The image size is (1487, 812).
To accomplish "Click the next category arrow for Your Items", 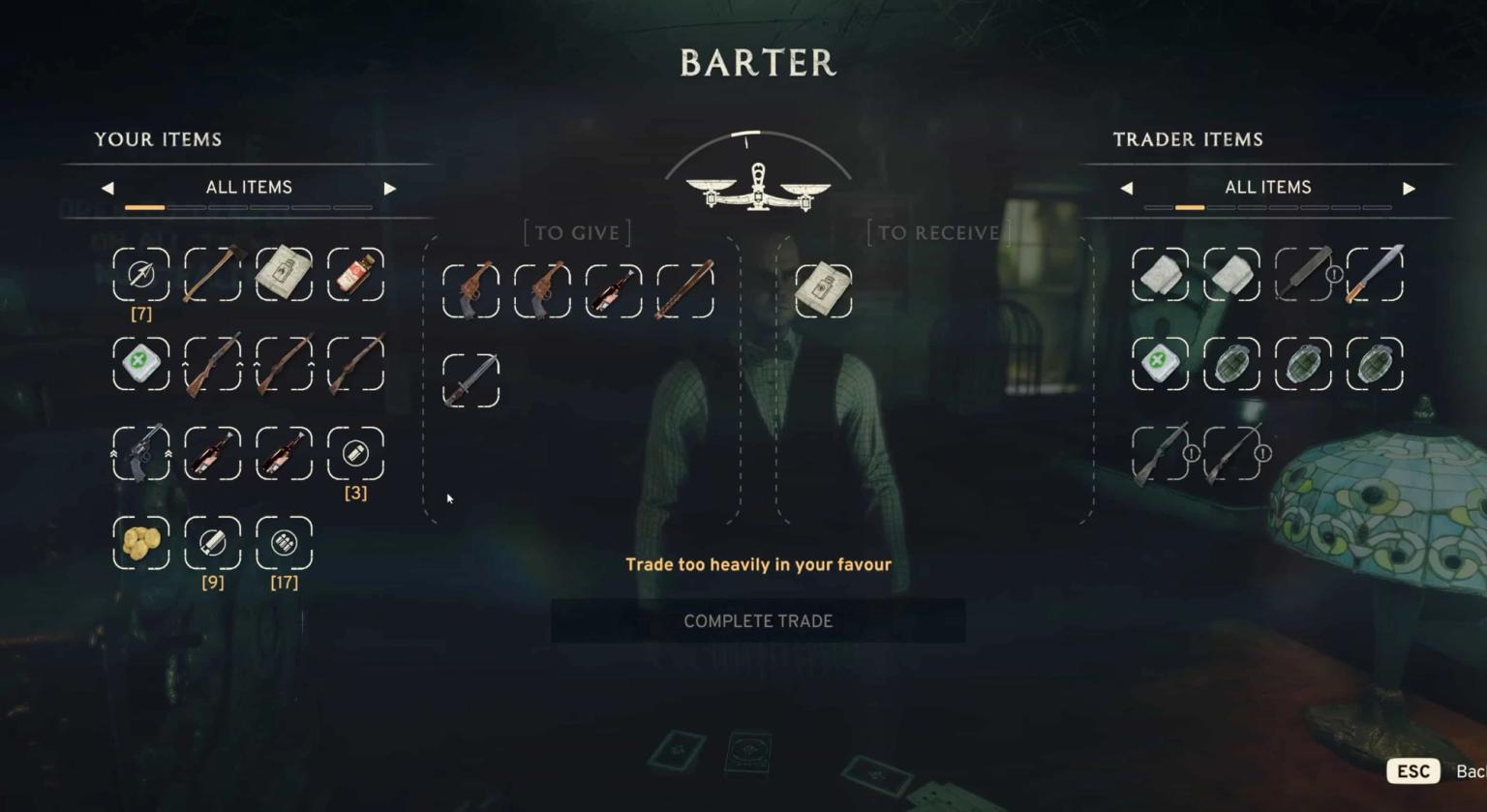I will [389, 188].
